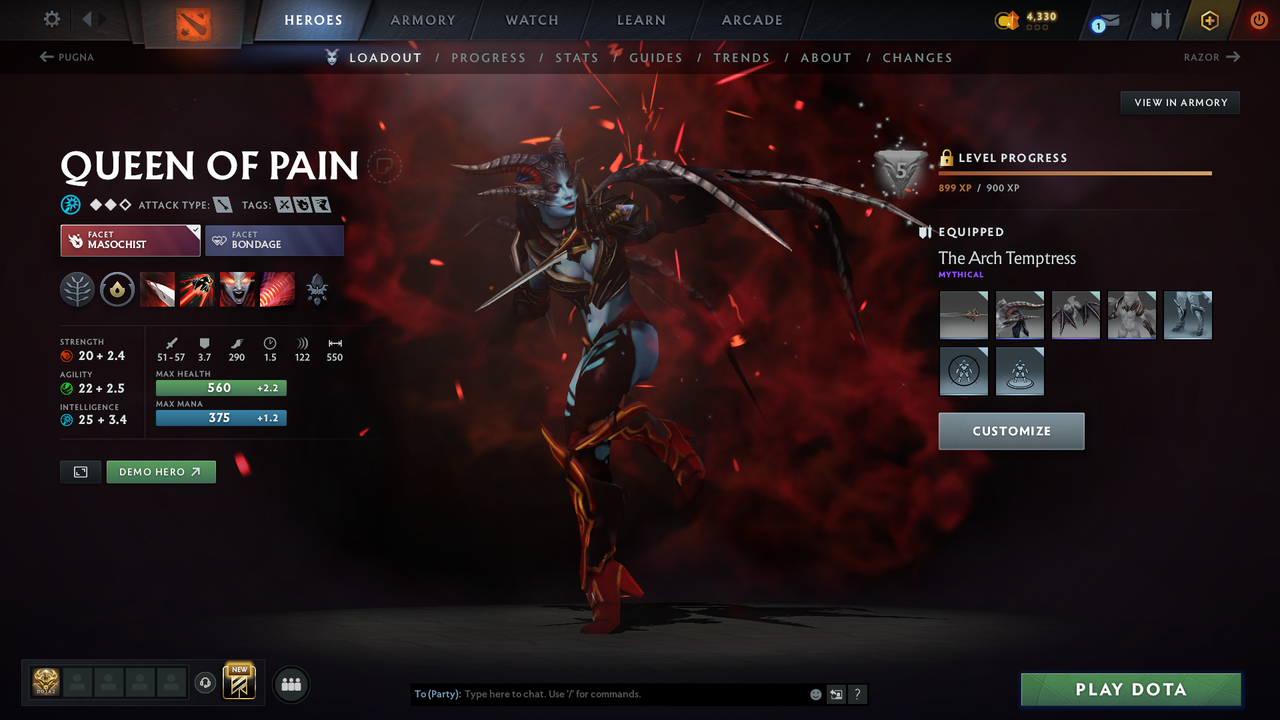Select the Blink ability icon
The width and height of the screenshot is (1280, 720).
(197, 290)
